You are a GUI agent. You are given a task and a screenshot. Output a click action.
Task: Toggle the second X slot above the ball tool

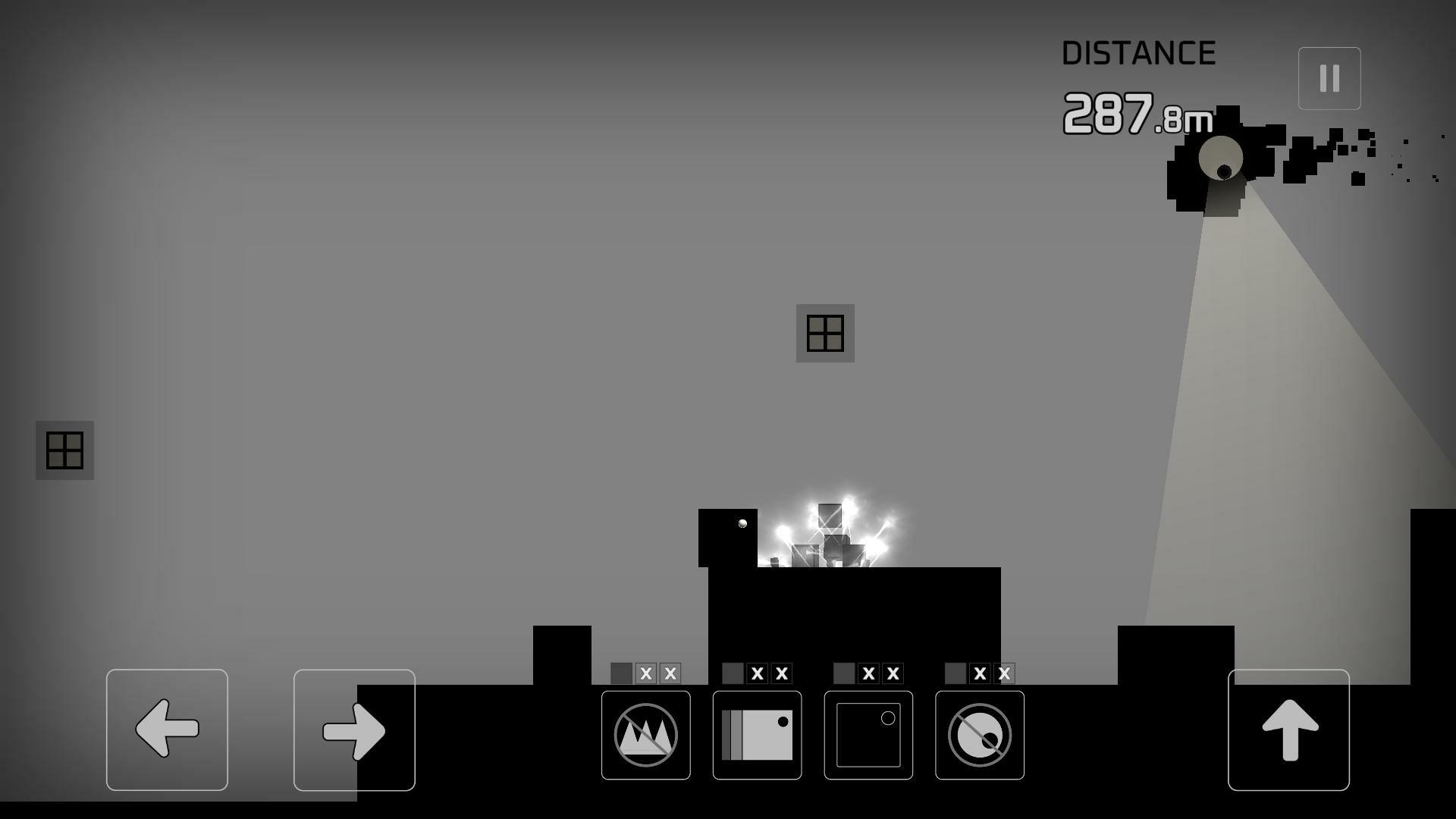[x=1005, y=672]
